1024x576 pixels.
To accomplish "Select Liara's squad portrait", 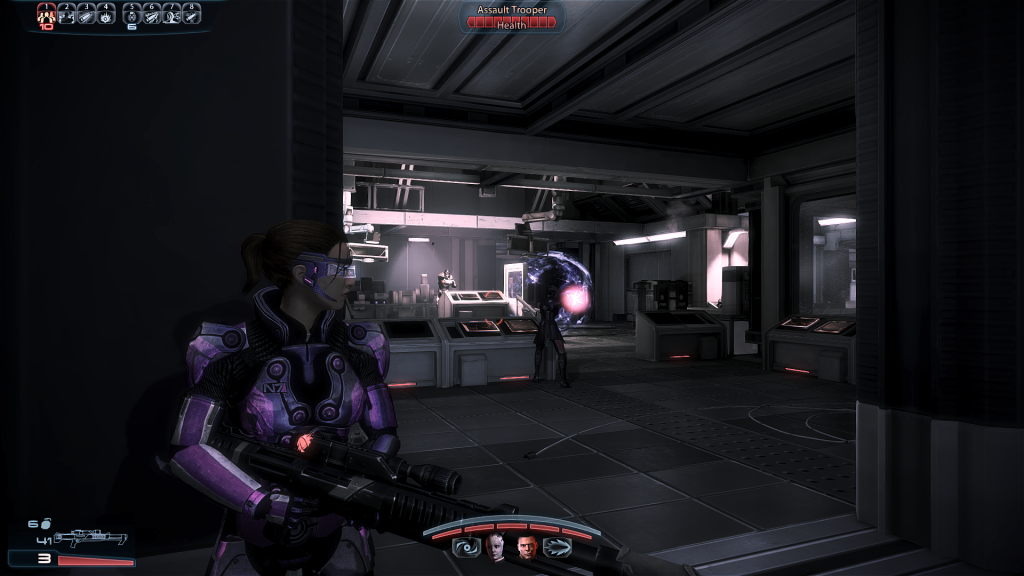I will pyautogui.click(x=496, y=546).
